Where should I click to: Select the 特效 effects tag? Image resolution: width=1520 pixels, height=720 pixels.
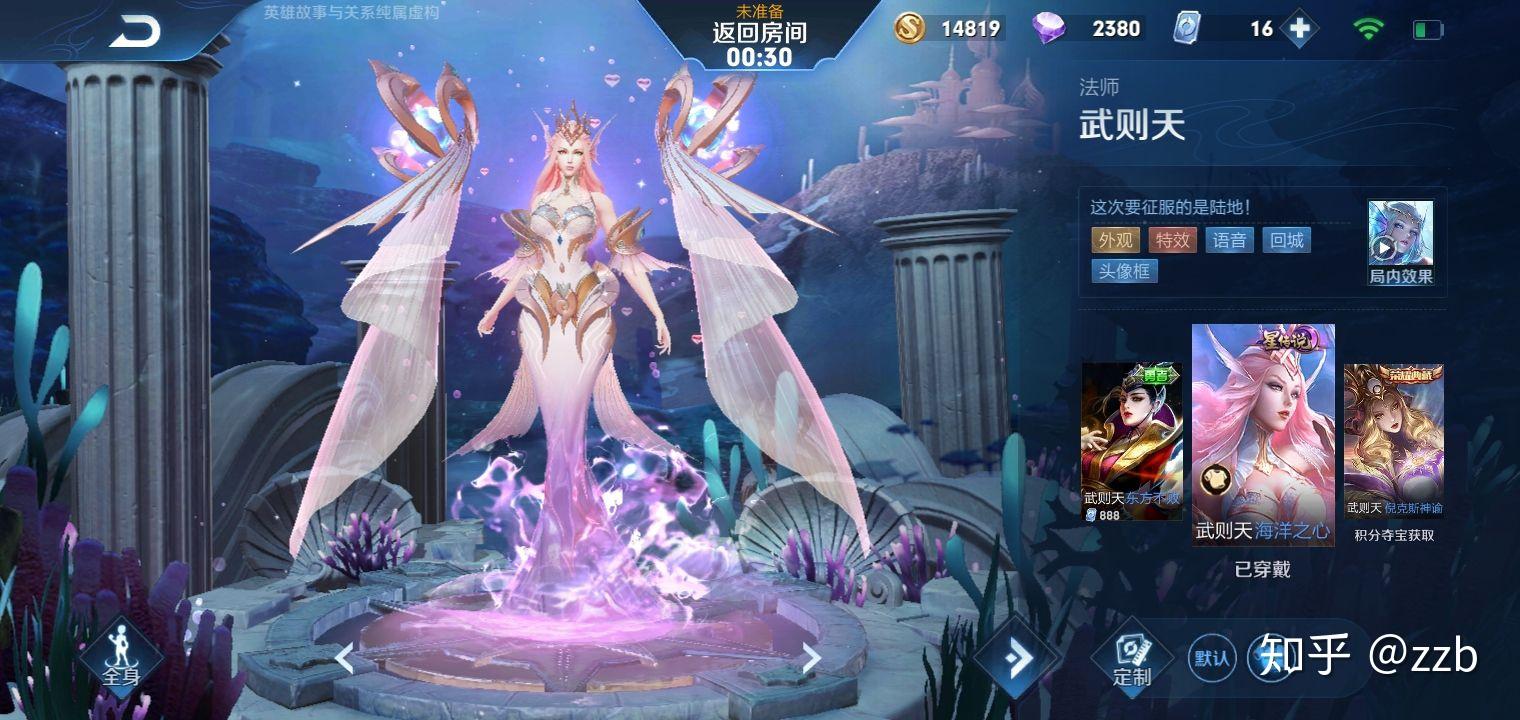(x=1173, y=240)
